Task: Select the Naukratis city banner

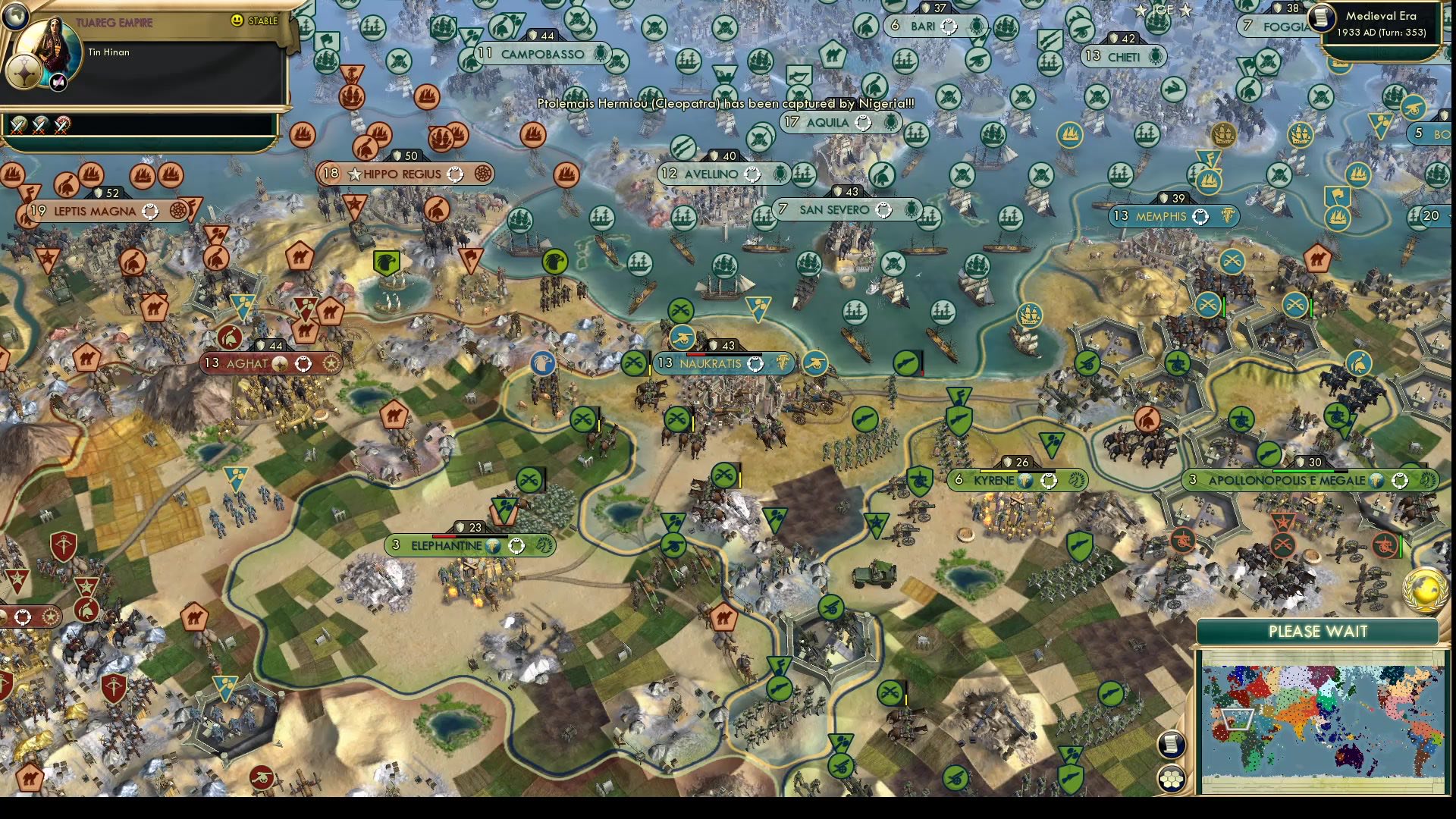Action: coord(711,364)
